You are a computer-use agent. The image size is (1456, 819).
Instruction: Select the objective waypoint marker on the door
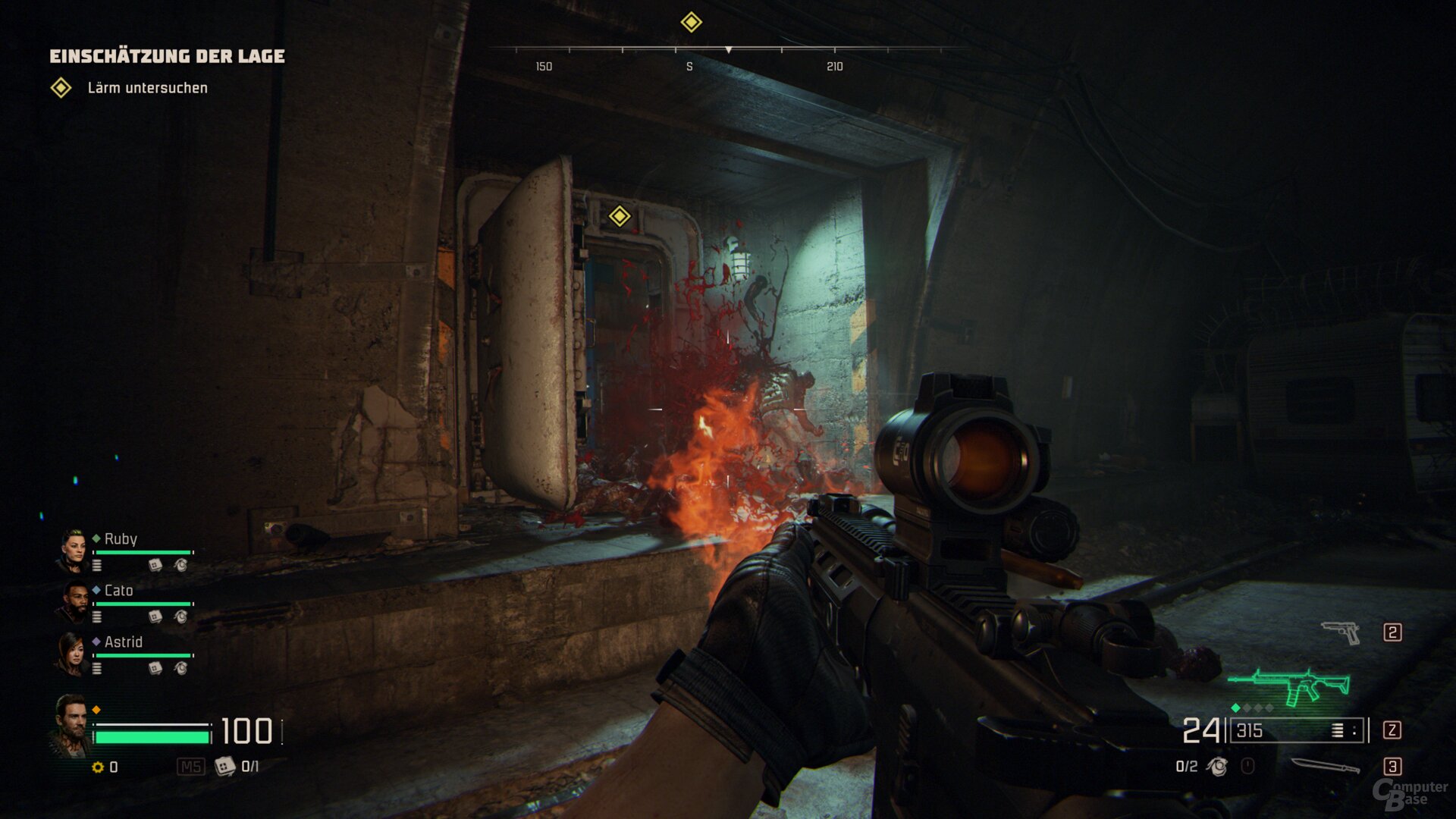pos(620,216)
